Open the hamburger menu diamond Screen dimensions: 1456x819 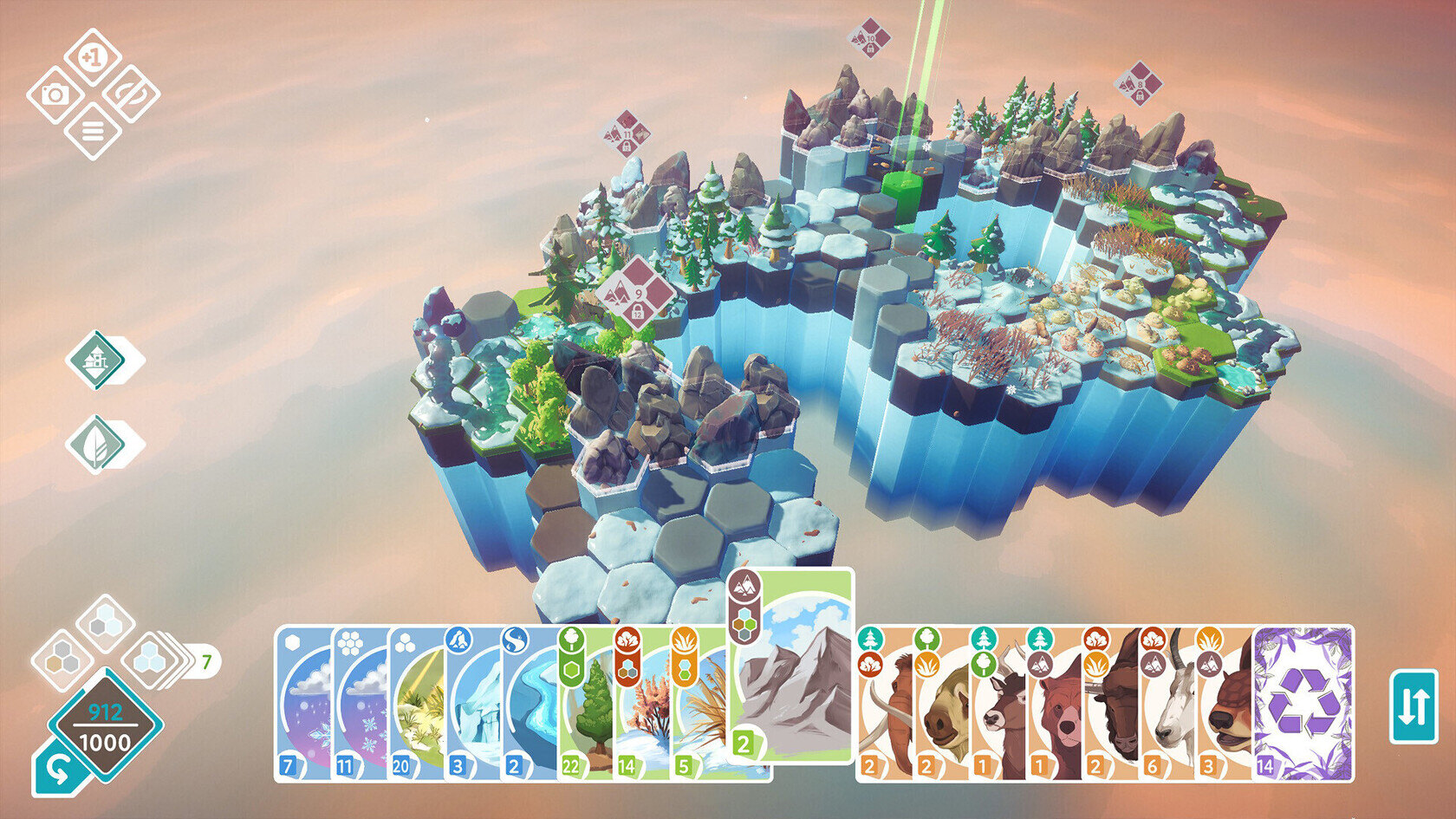(93, 132)
